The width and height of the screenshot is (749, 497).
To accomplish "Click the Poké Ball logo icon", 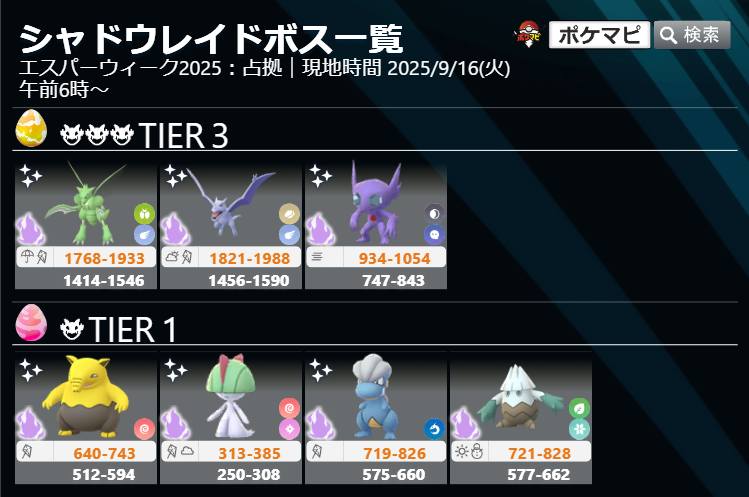I will 530,35.
